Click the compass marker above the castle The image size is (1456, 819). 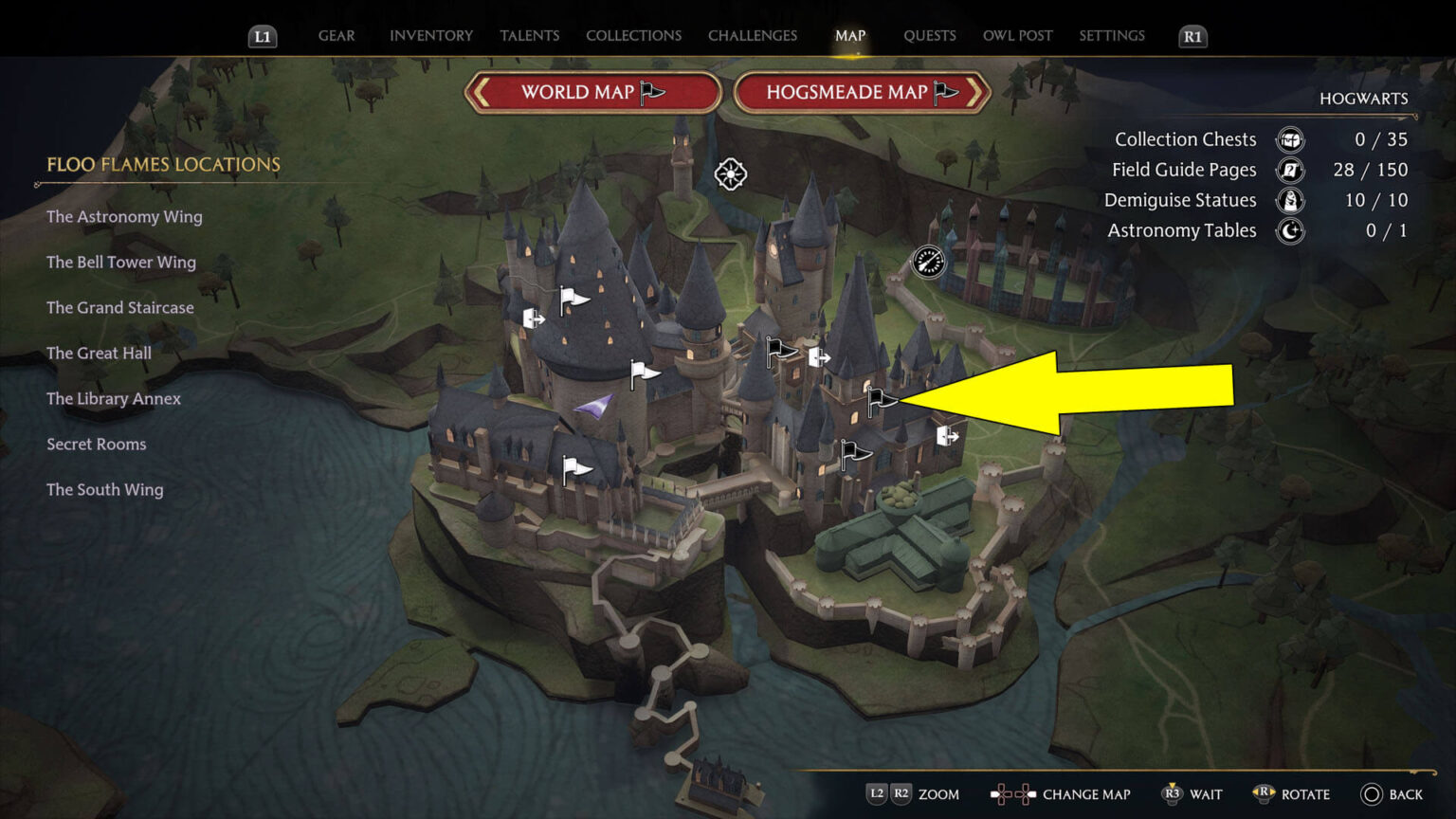[730, 174]
